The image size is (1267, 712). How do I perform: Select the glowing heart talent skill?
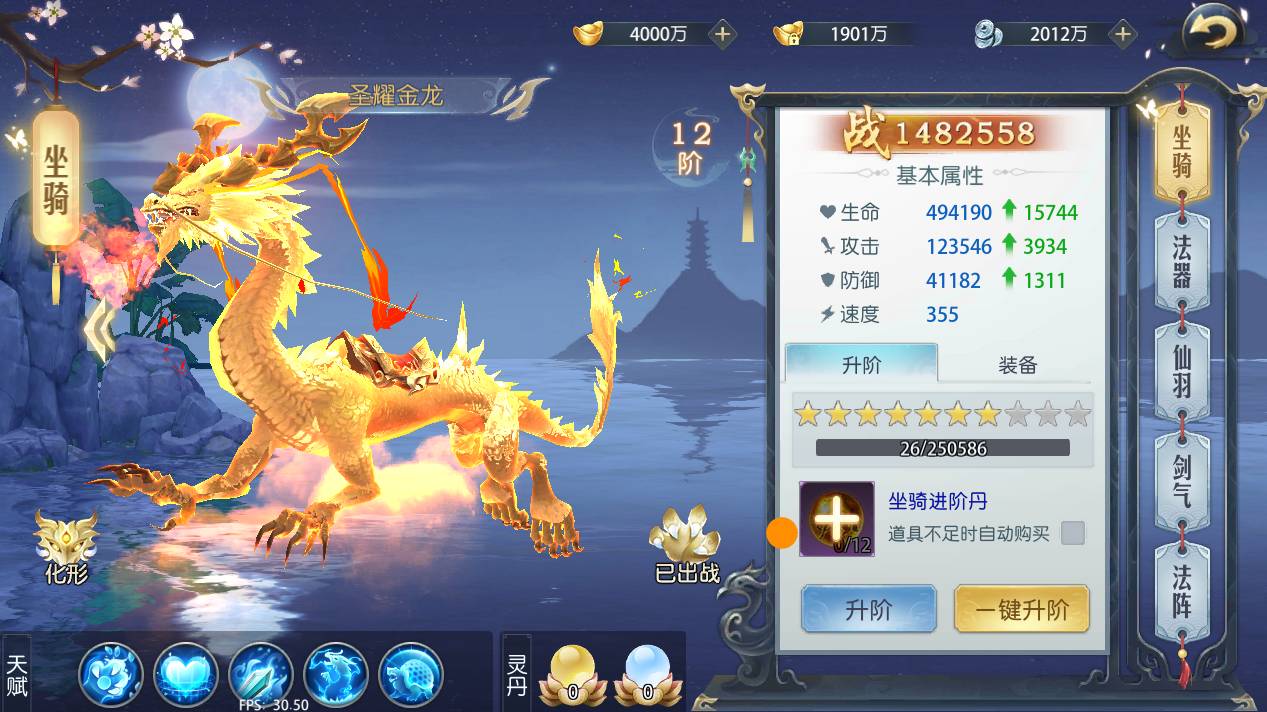186,674
